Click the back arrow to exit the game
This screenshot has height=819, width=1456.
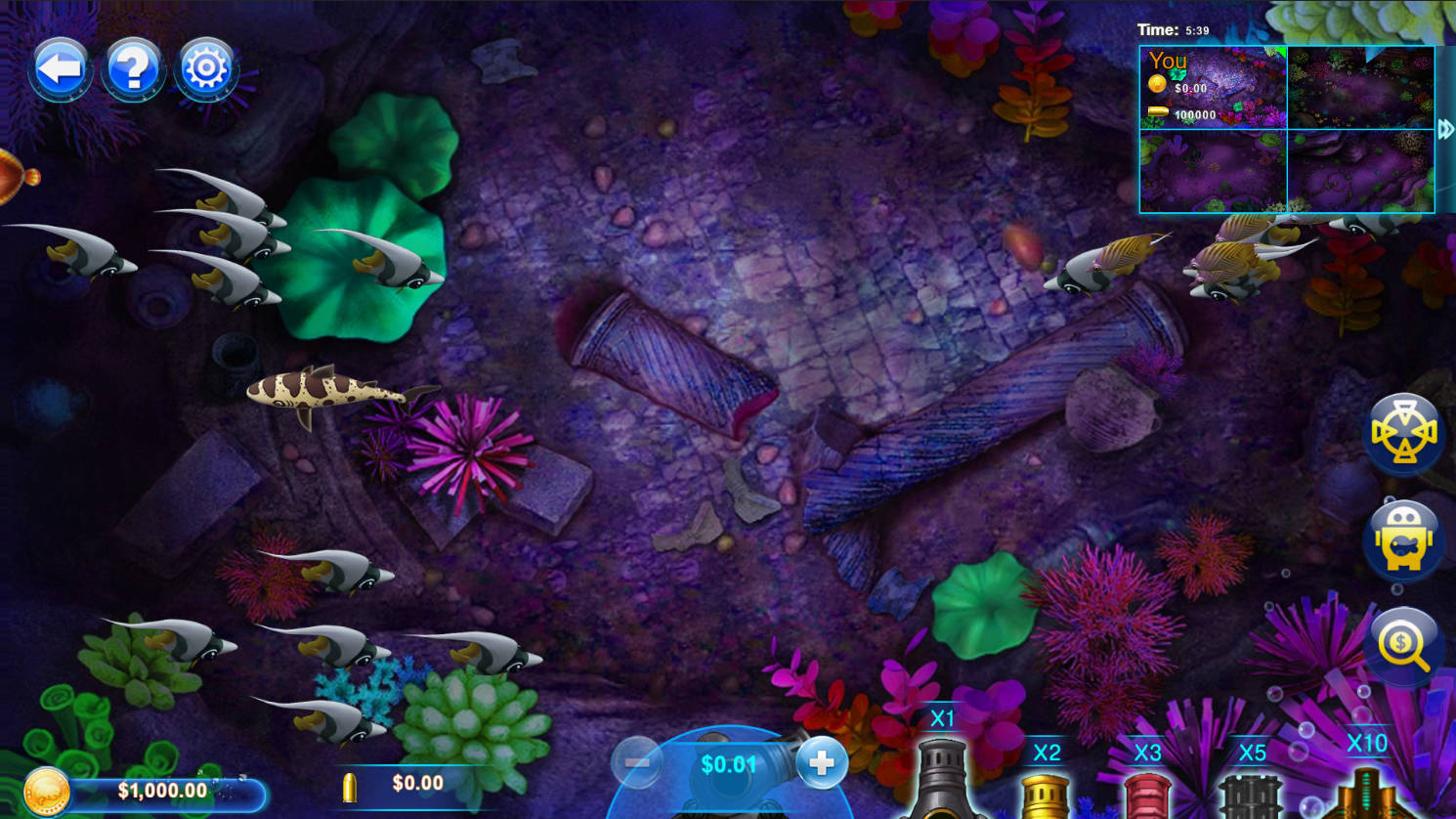[x=61, y=66]
